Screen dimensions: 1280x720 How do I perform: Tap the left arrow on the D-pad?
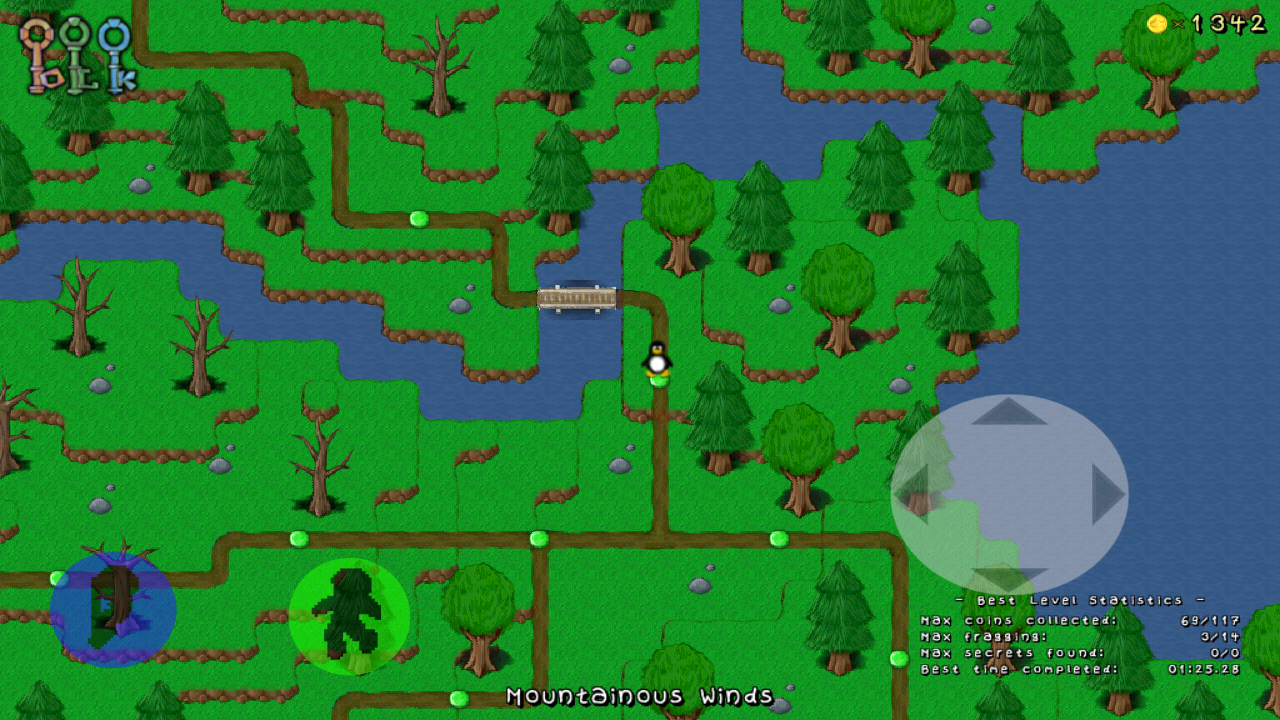(x=912, y=492)
